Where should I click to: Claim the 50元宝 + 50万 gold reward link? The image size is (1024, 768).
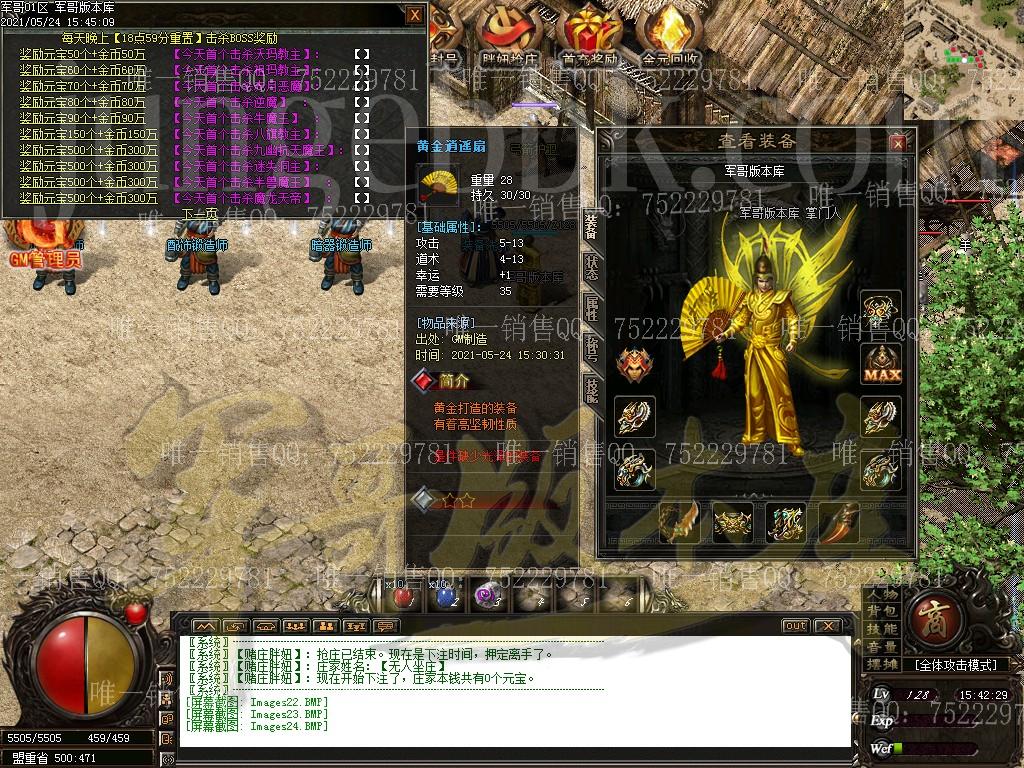tap(83, 54)
